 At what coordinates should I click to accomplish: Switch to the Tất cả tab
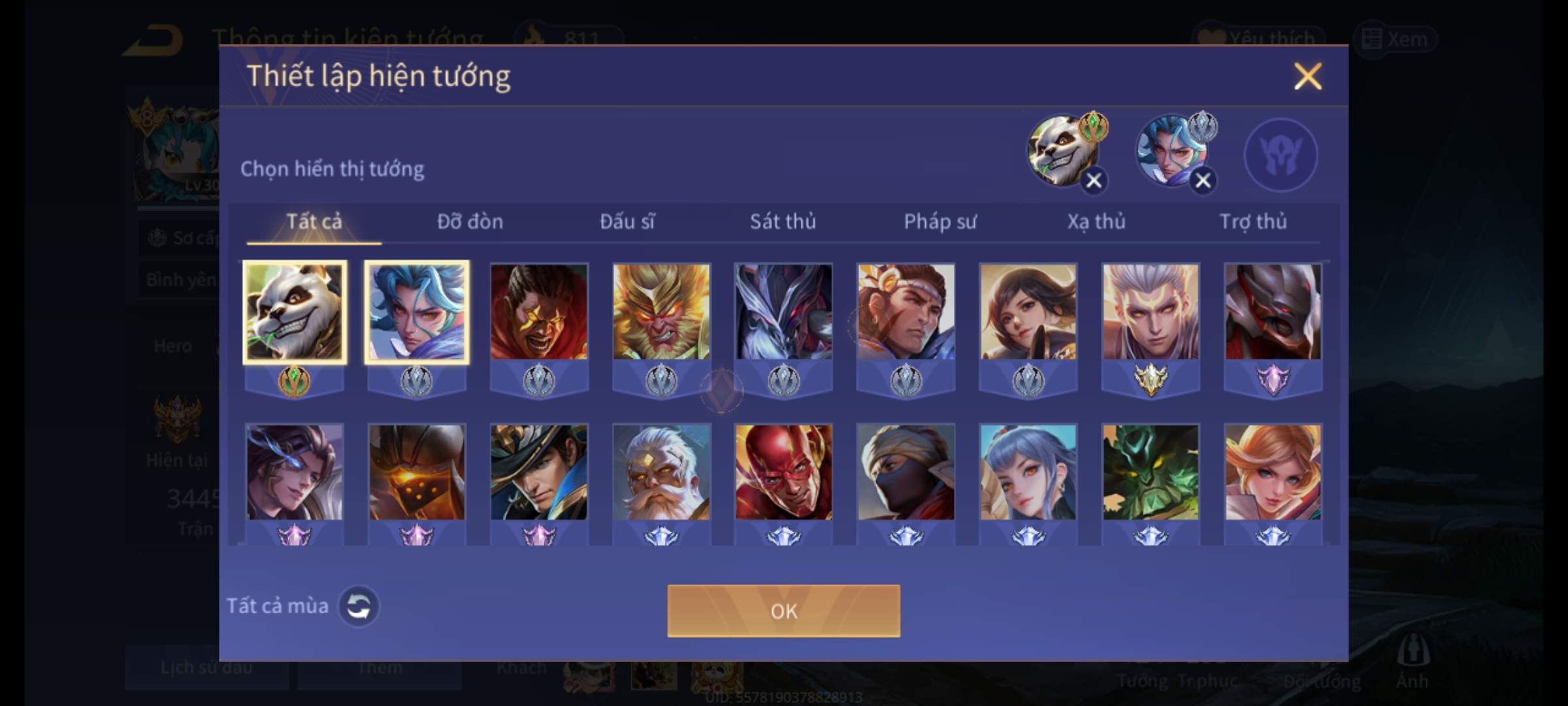point(314,222)
